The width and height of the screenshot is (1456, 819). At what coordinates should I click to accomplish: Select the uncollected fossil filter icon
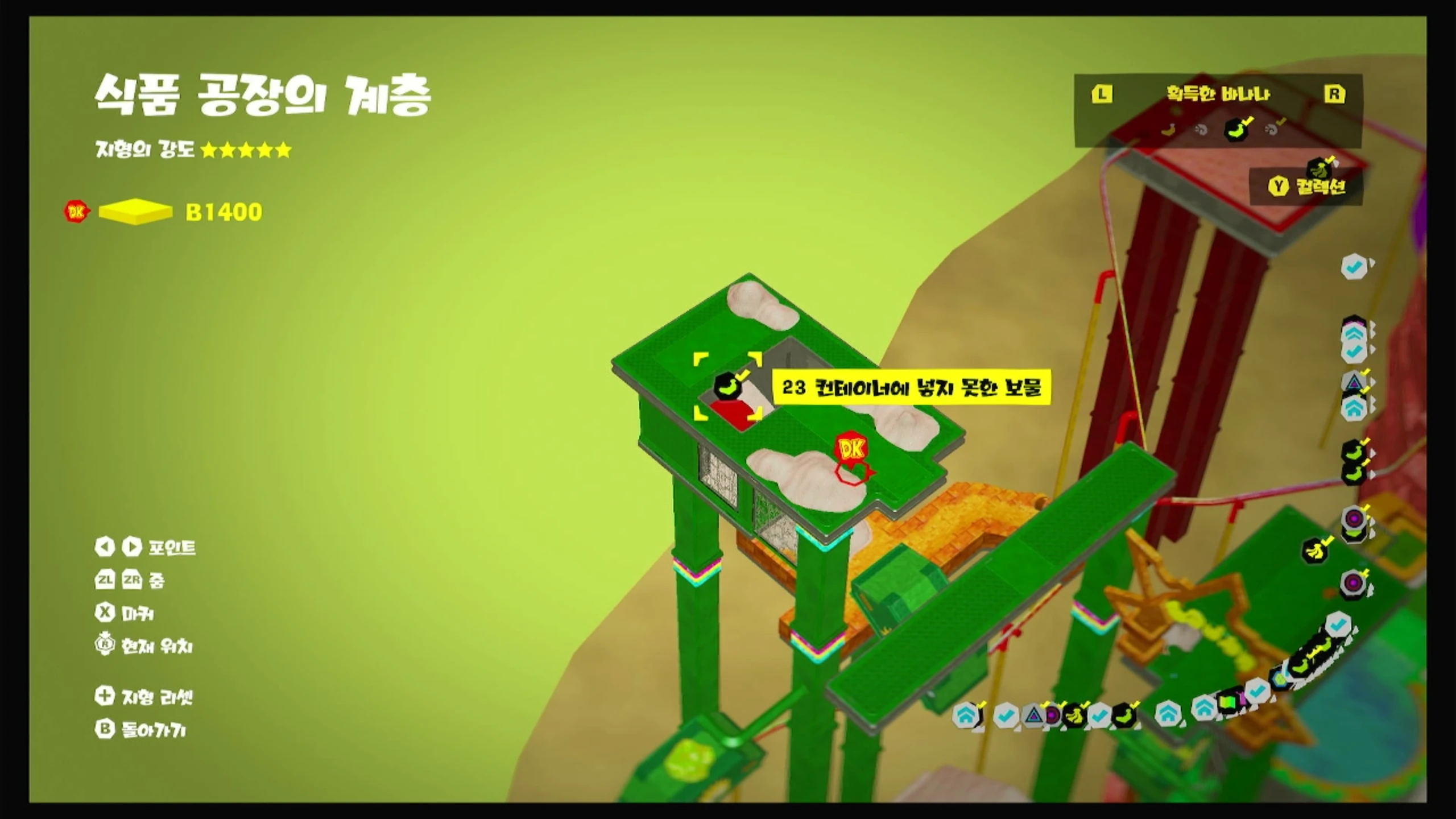(1201, 130)
